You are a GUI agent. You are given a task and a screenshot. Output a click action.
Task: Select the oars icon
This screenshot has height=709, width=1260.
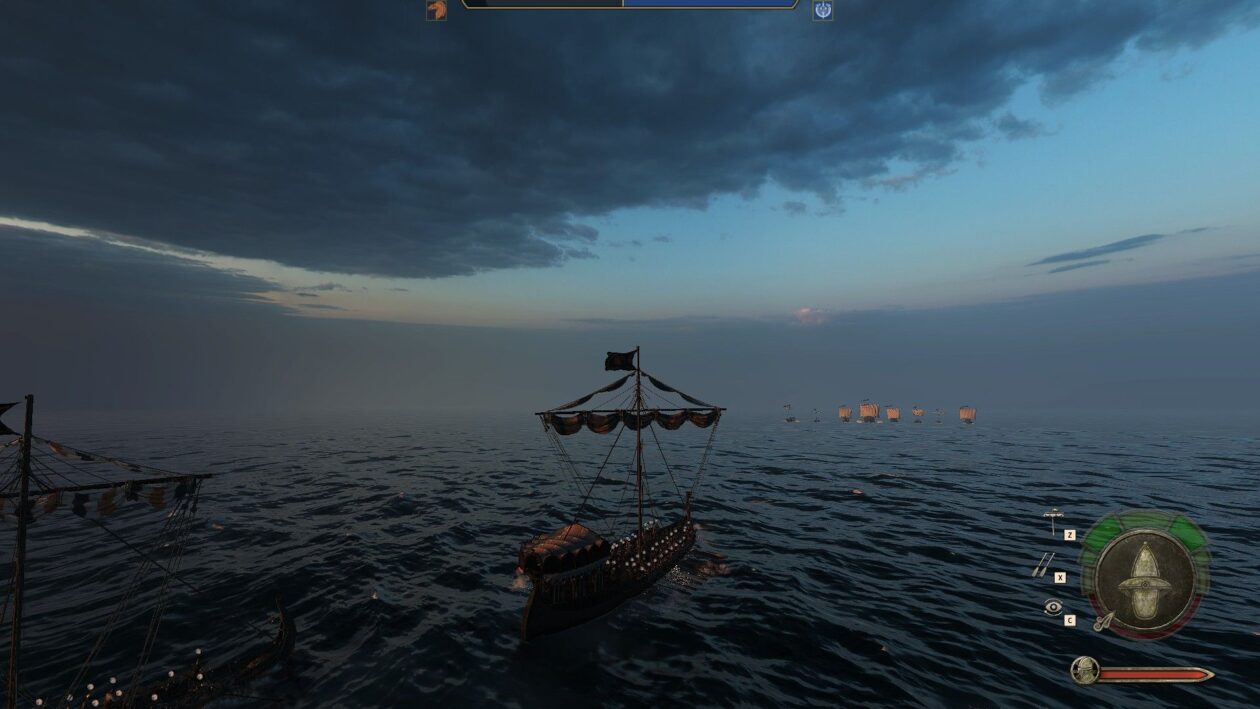pyautogui.click(x=1042, y=565)
